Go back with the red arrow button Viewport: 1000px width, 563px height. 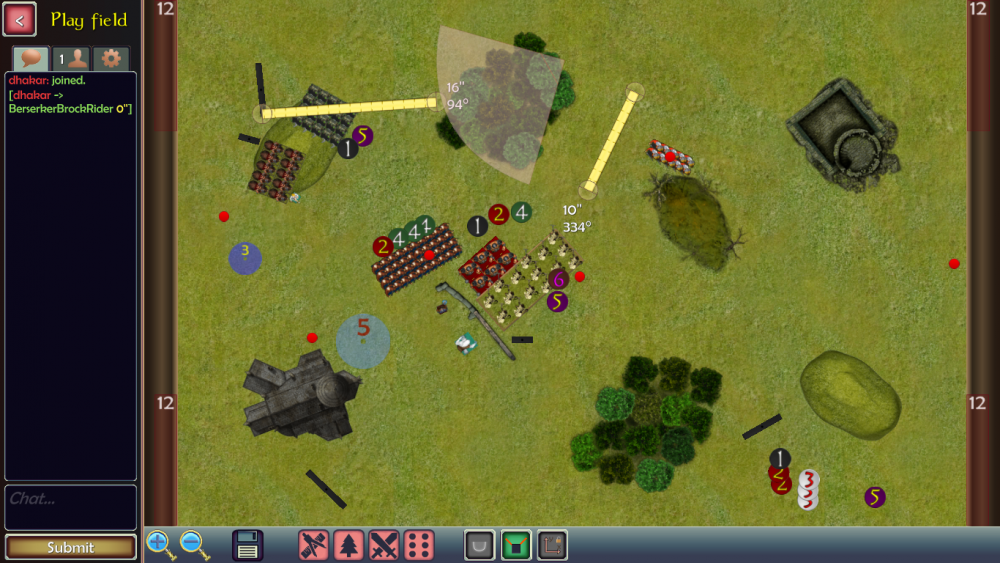click(x=20, y=19)
